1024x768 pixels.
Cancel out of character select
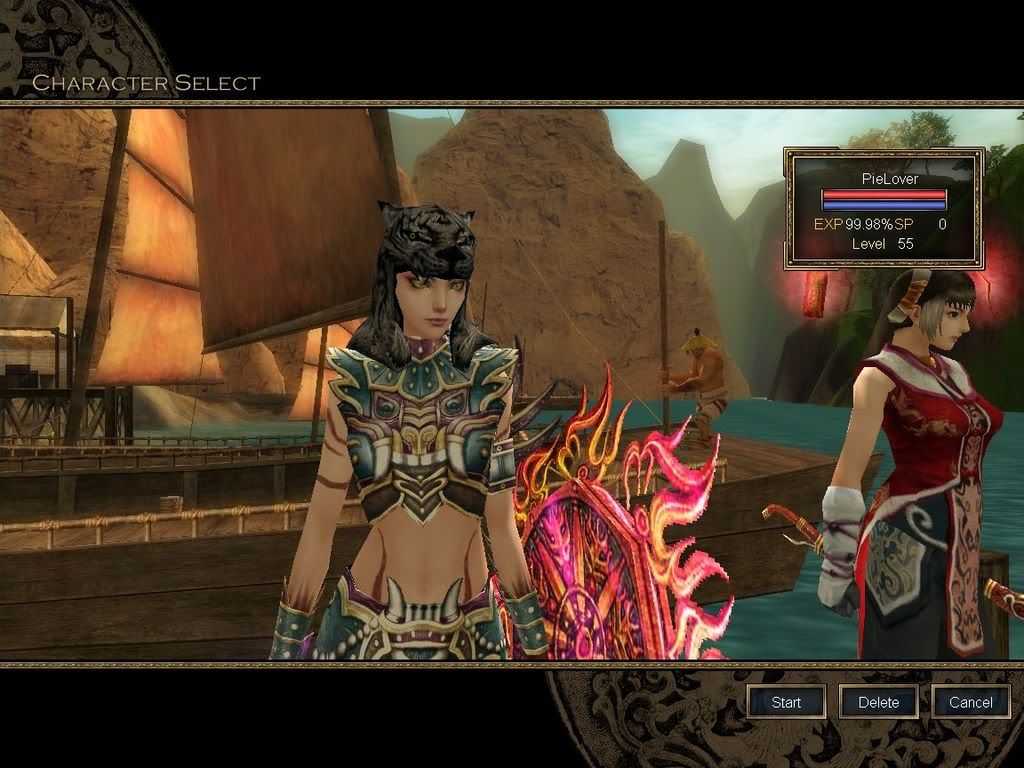(x=970, y=702)
